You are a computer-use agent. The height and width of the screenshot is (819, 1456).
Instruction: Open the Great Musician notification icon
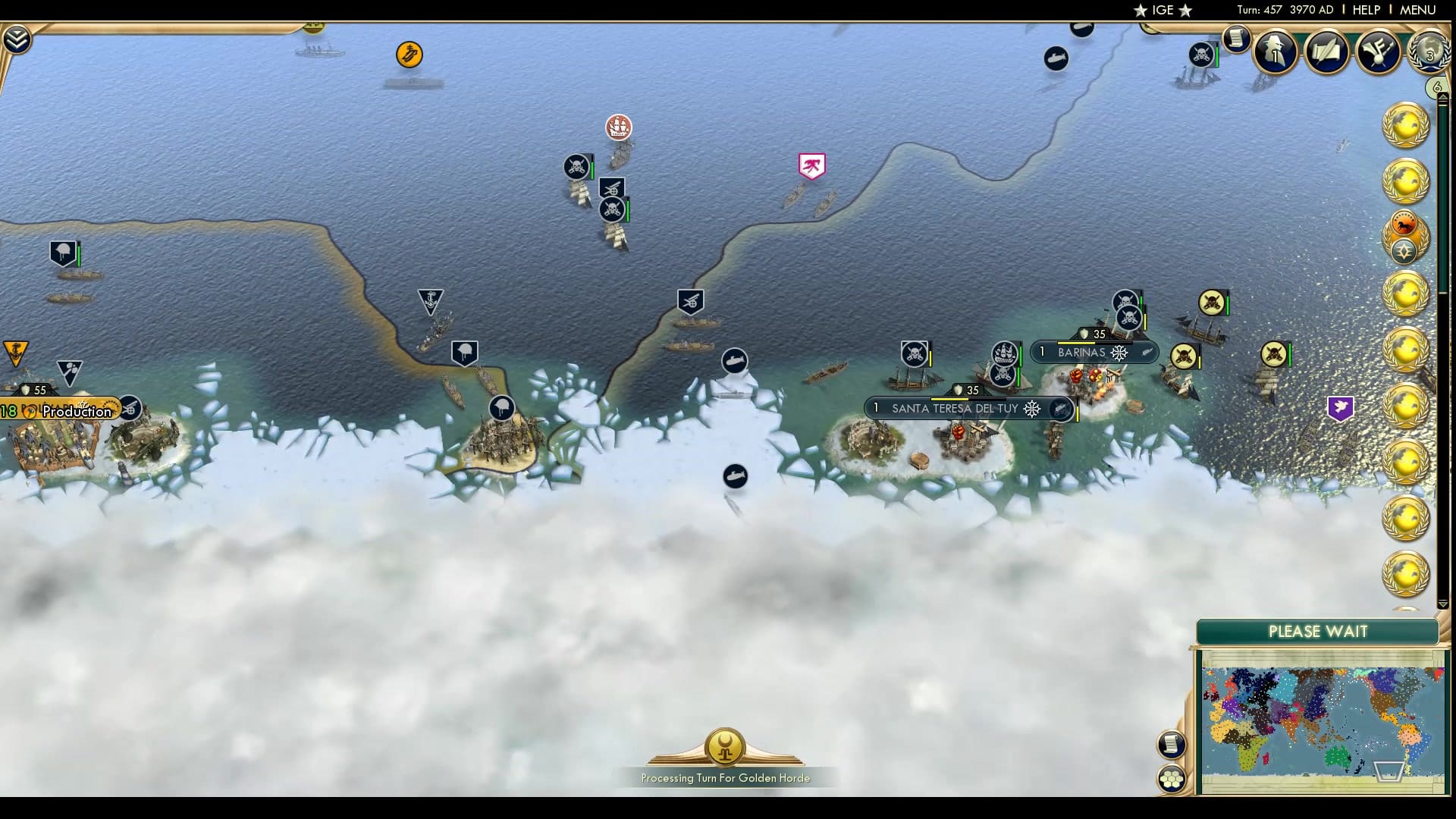click(x=1378, y=52)
